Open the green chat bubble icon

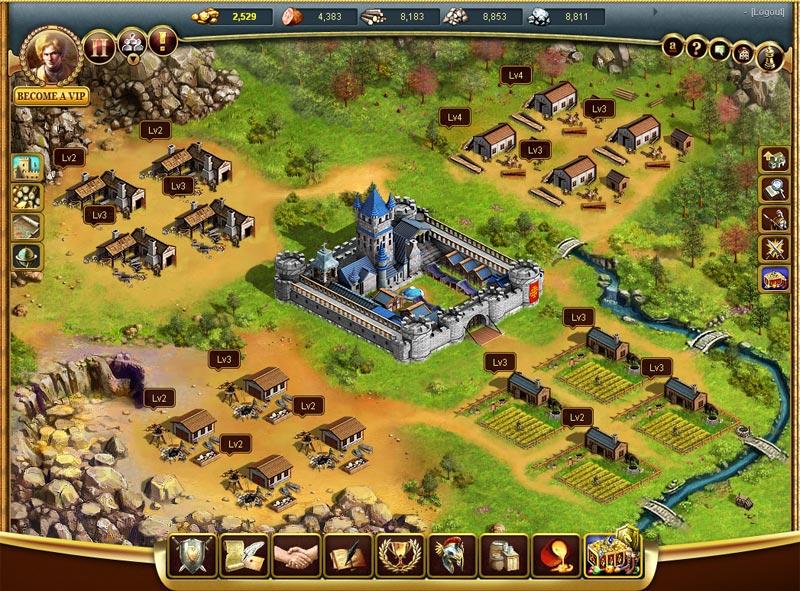click(x=720, y=47)
